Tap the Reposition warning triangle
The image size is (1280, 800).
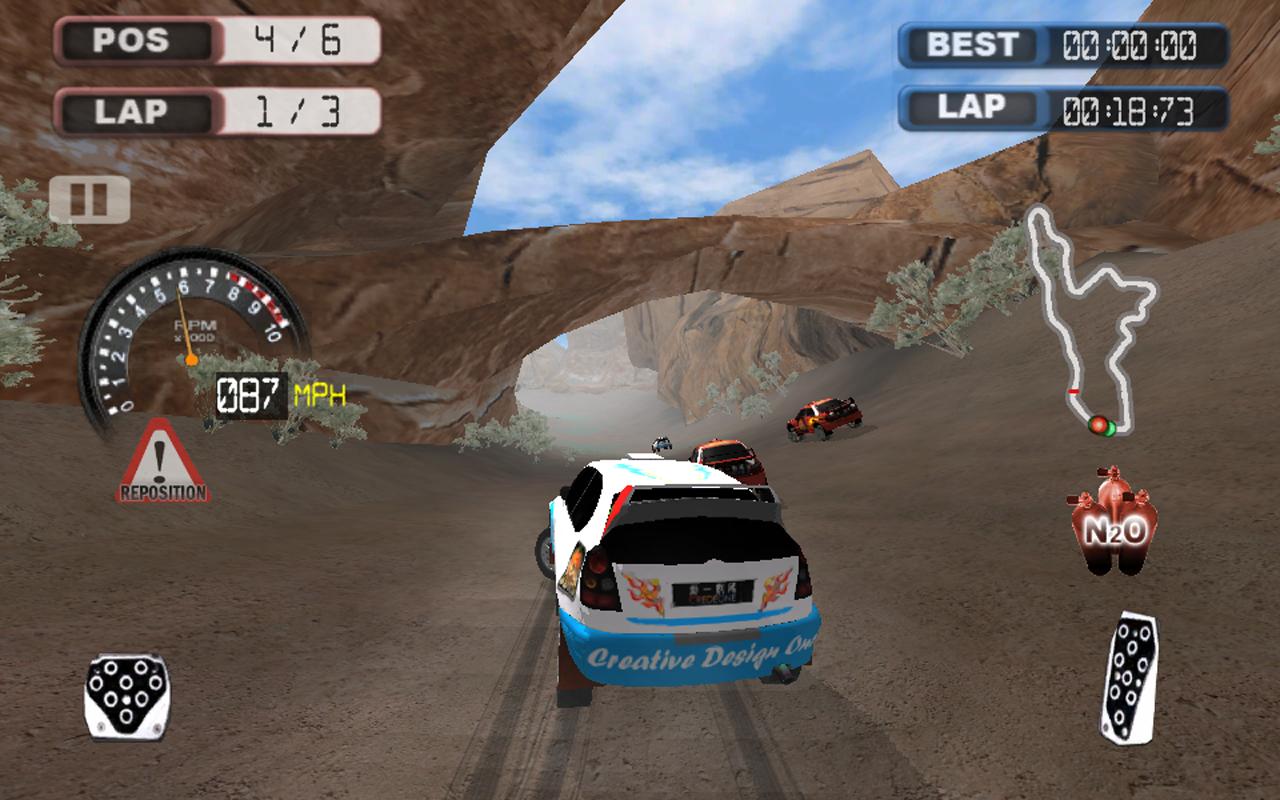162,463
